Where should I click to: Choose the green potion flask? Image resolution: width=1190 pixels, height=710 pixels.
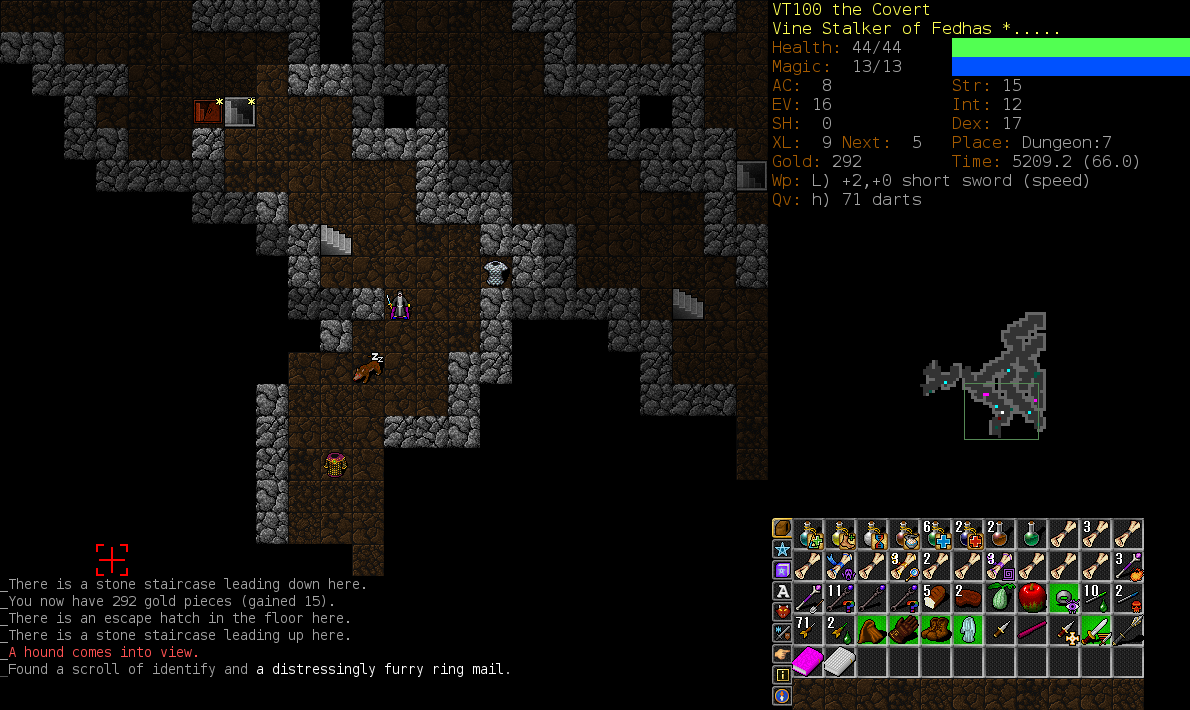(x=1032, y=534)
